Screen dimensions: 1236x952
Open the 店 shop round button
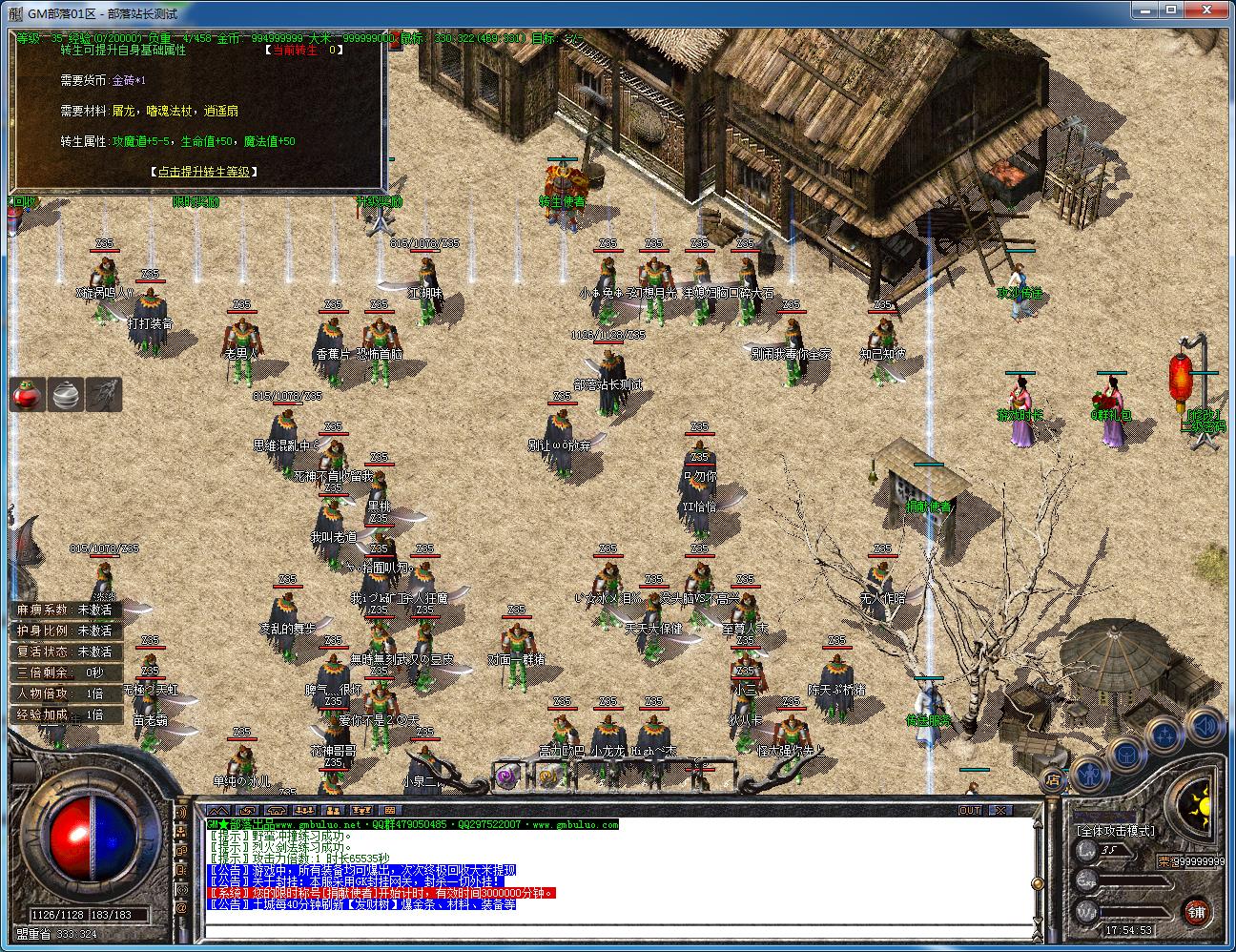(x=1052, y=779)
